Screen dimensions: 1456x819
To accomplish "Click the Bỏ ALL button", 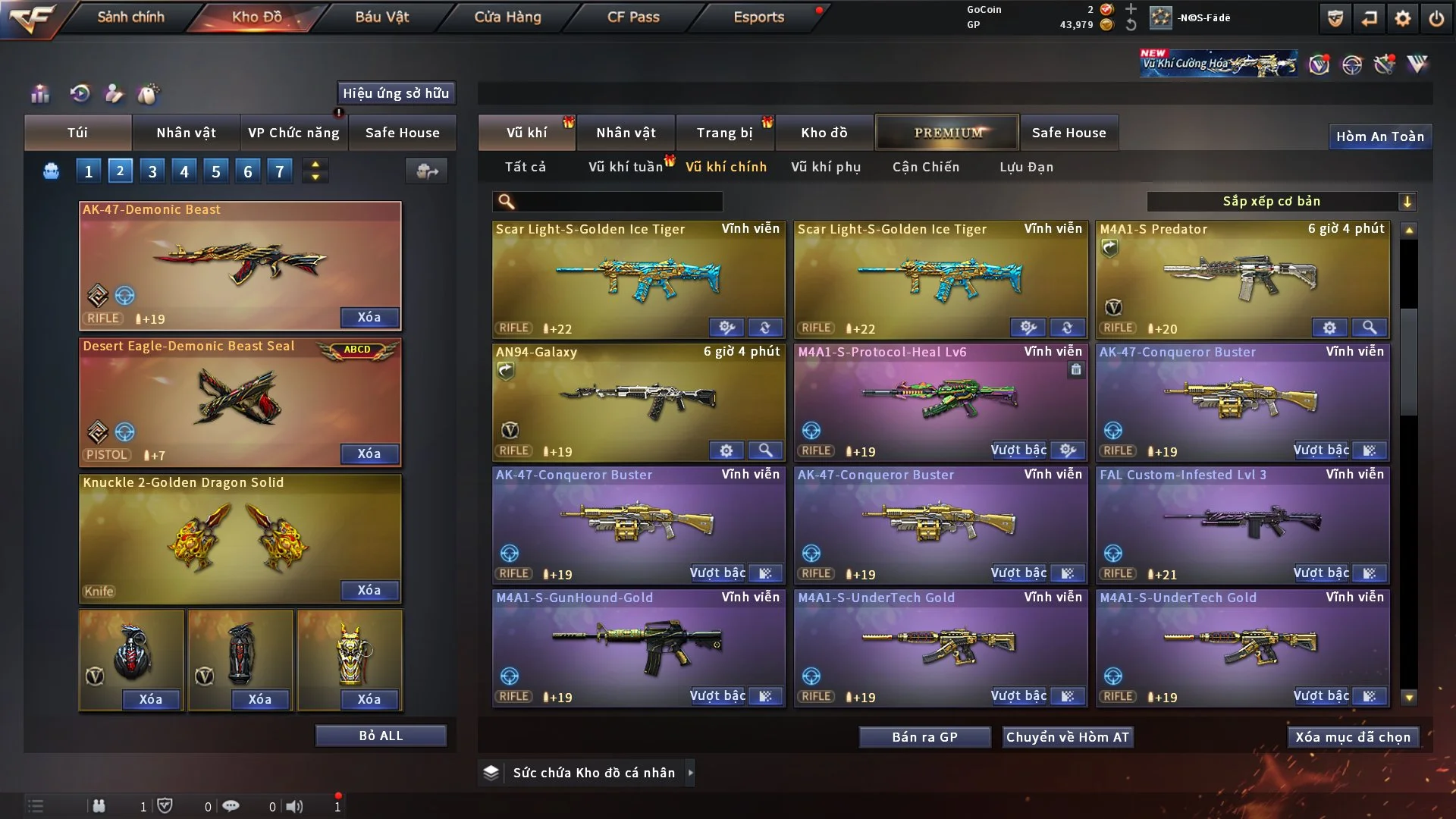I will point(381,736).
